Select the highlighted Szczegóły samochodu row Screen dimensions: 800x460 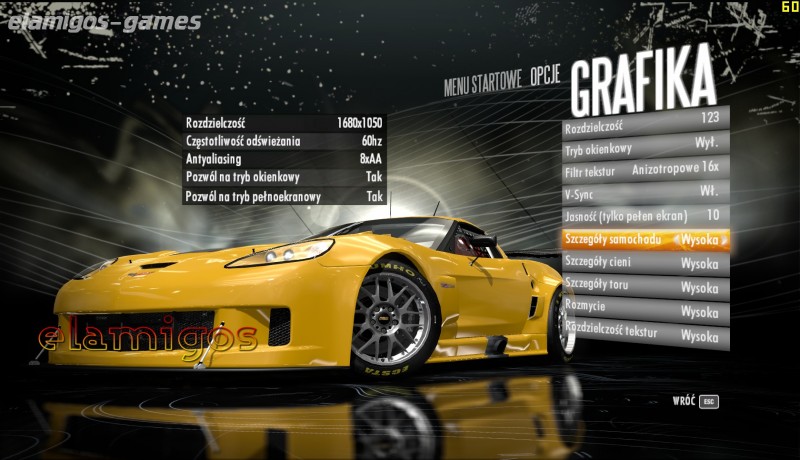[645, 240]
